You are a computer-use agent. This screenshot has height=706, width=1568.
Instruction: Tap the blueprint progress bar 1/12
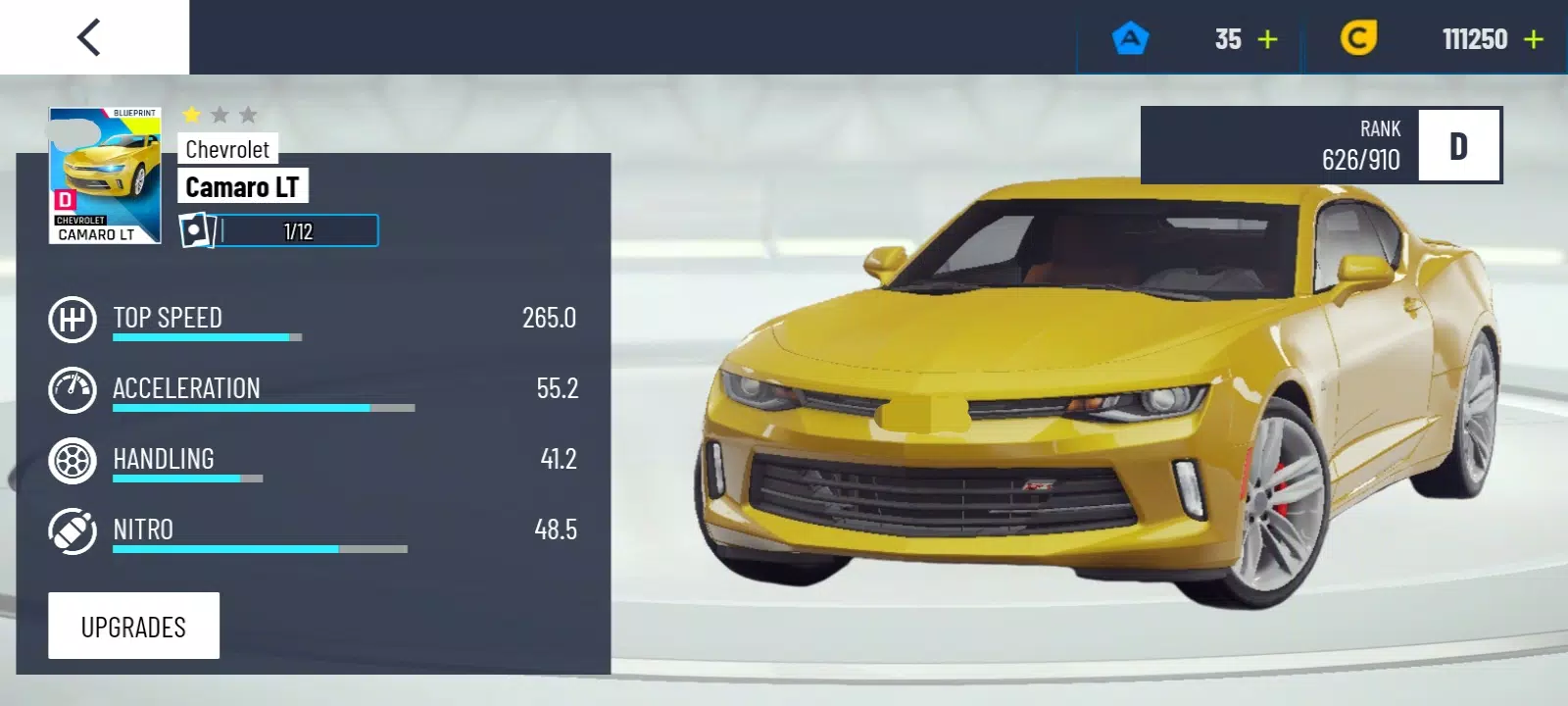click(x=280, y=231)
